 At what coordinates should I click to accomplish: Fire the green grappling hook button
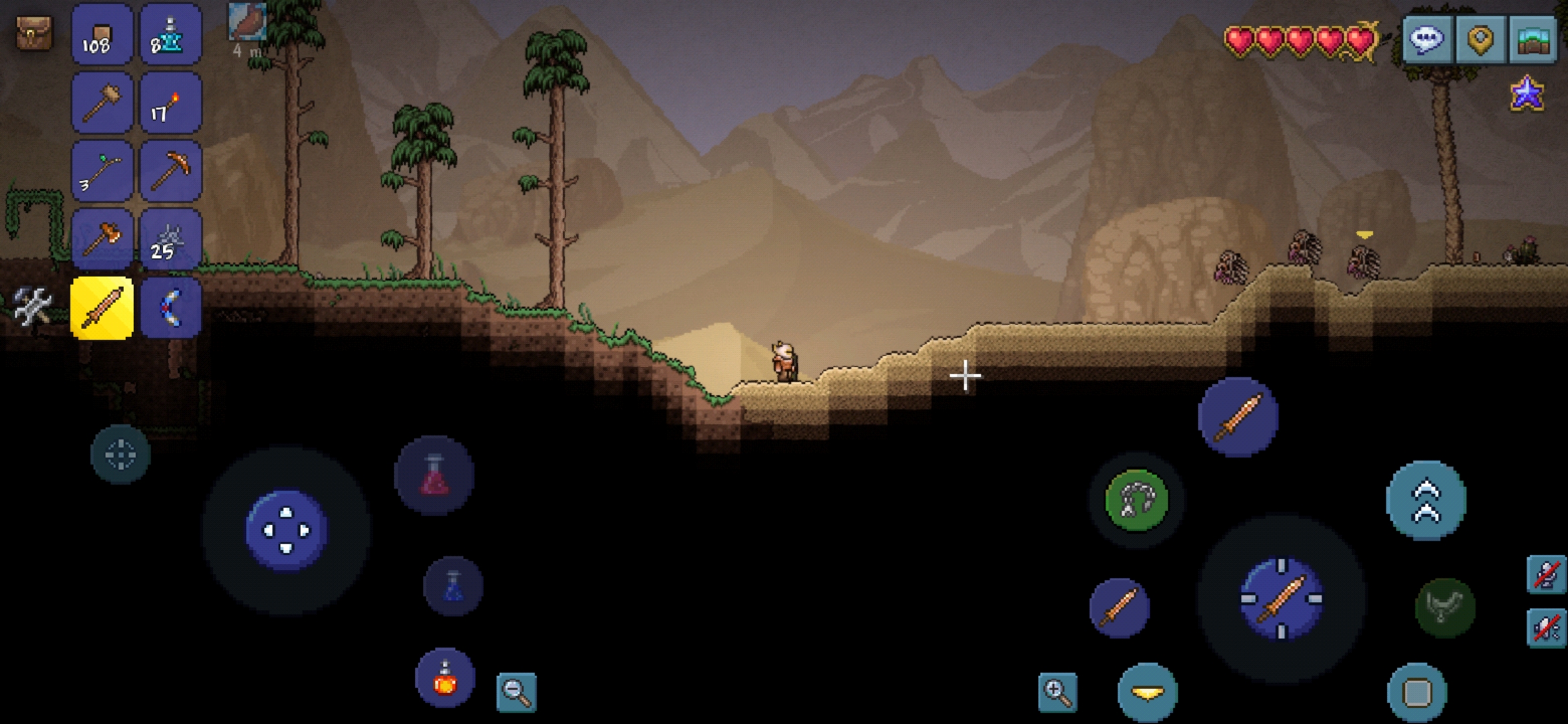click(1136, 500)
